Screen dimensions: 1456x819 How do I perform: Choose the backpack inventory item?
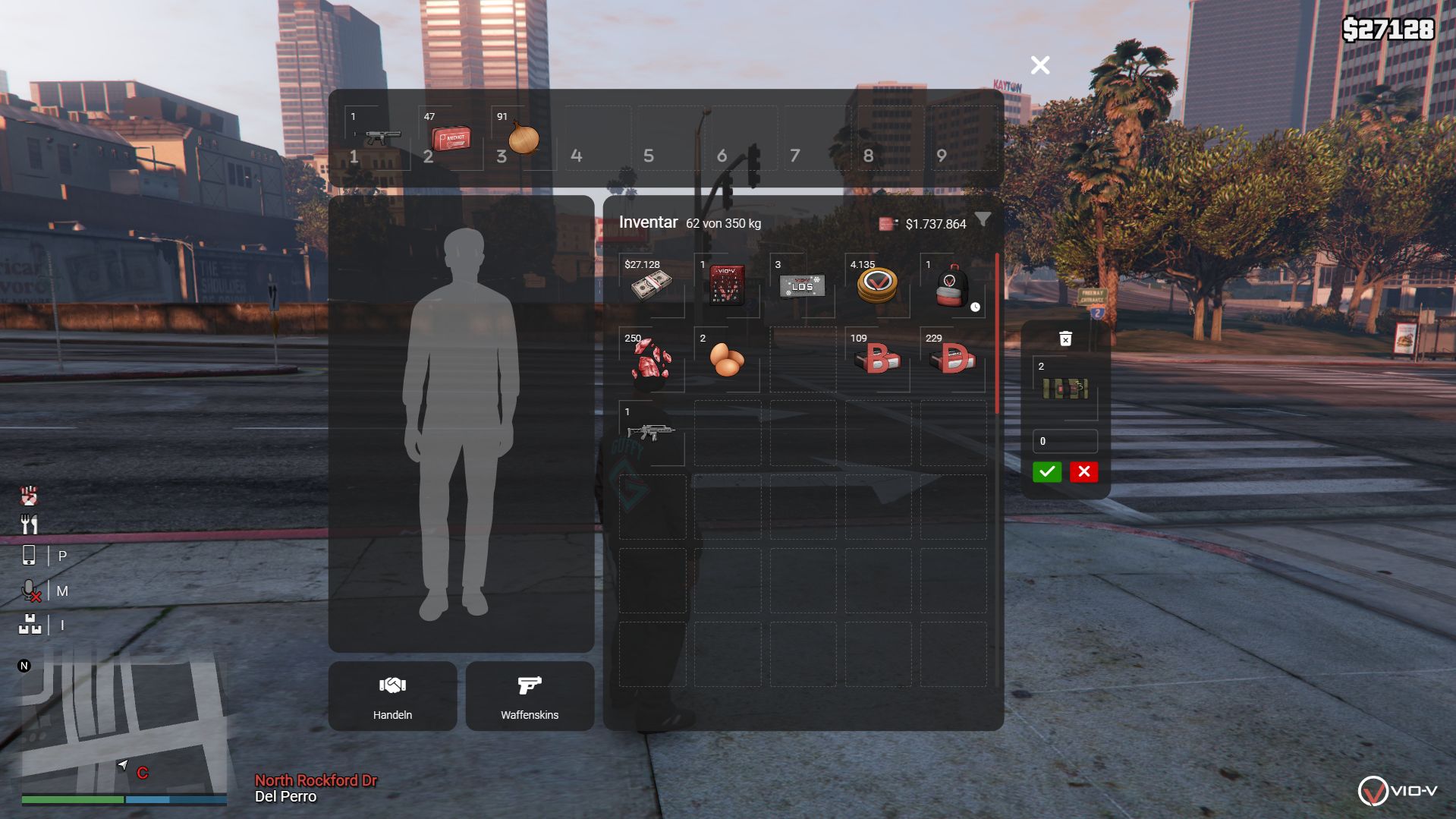coord(951,285)
